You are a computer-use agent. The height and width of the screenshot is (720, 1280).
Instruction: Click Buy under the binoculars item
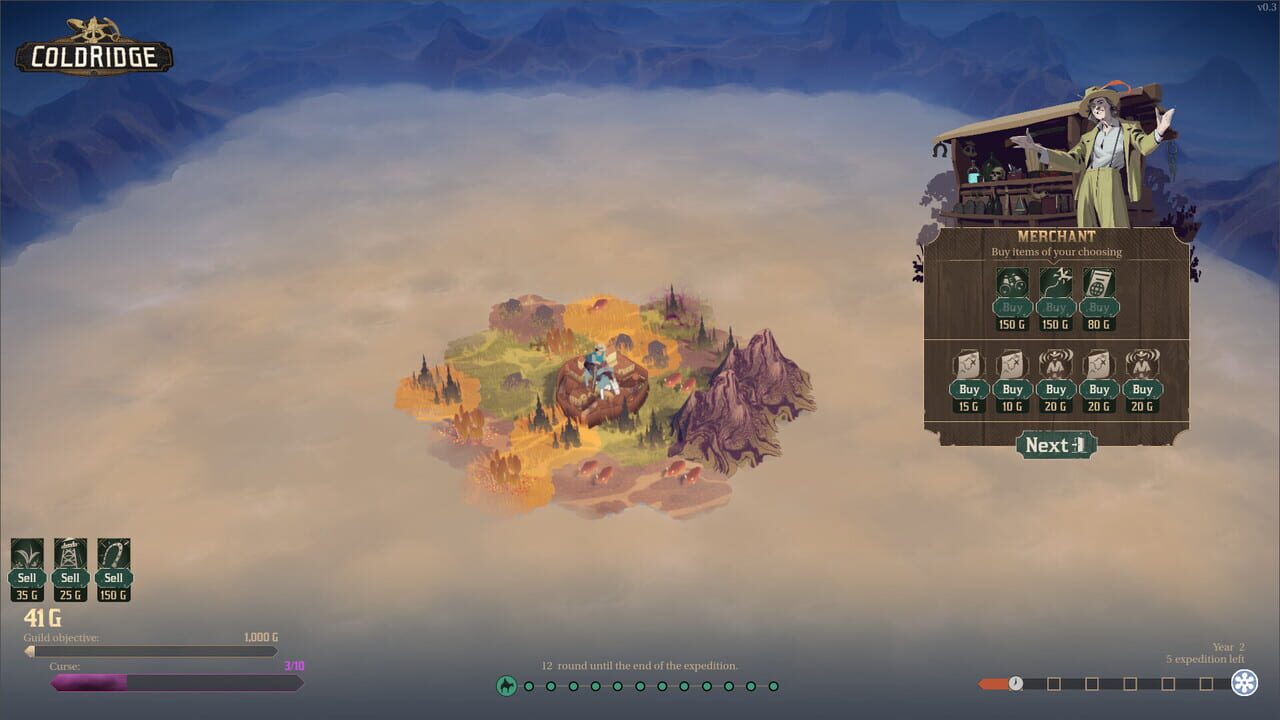click(x=1011, y=308)
